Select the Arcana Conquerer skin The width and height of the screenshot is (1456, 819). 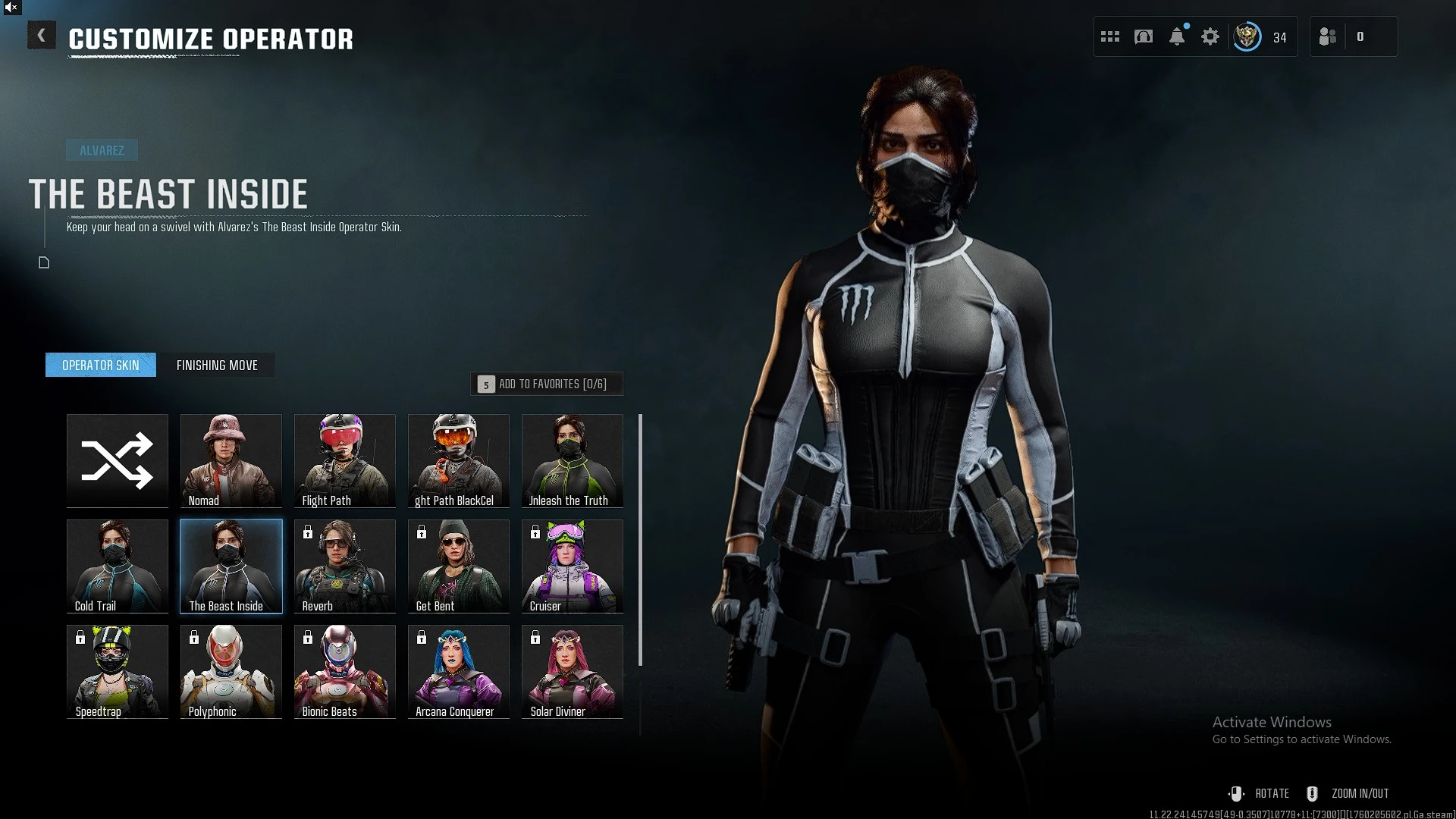coord(458,671)
